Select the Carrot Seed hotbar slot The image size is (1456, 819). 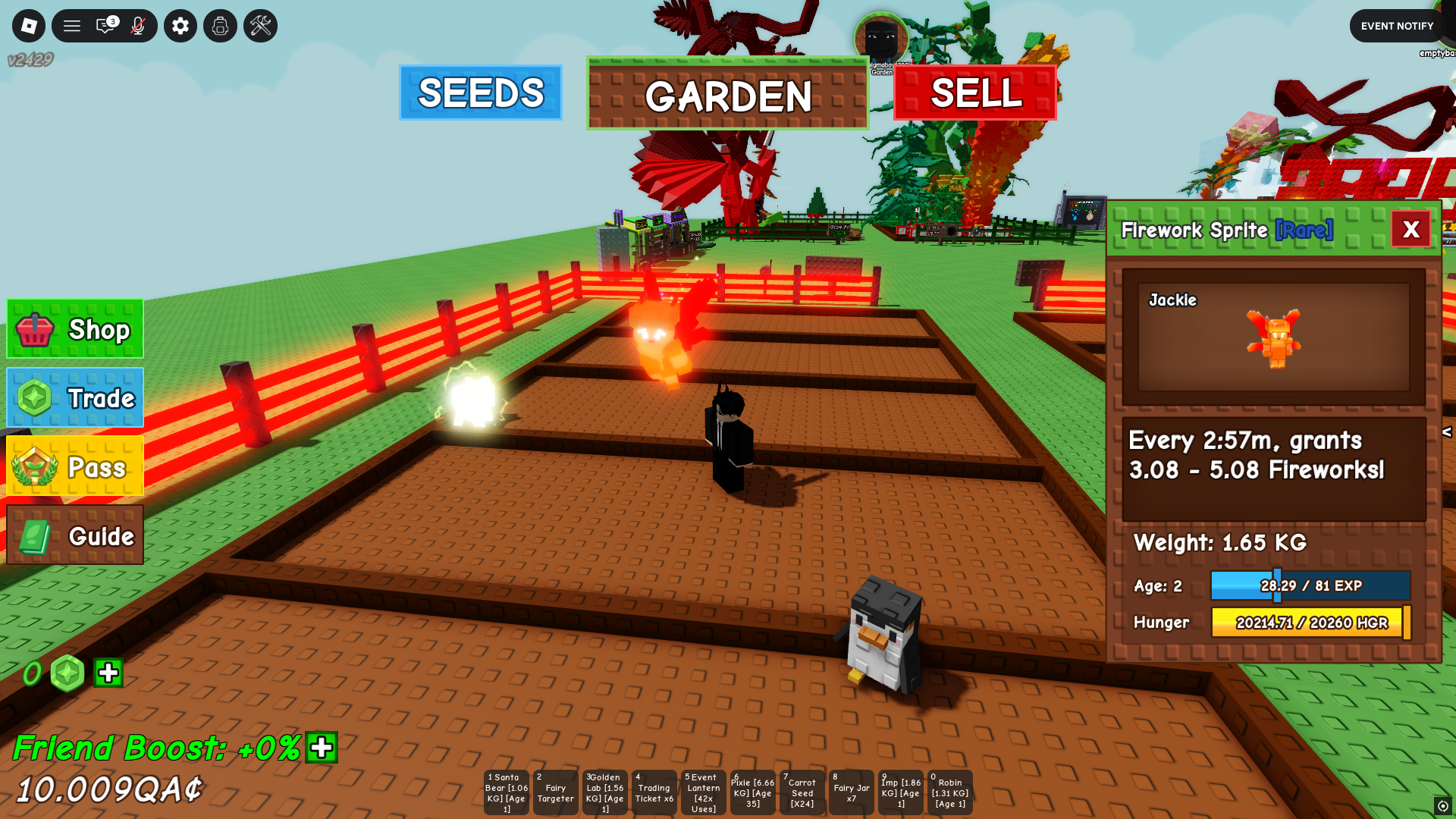coord(802,792)
